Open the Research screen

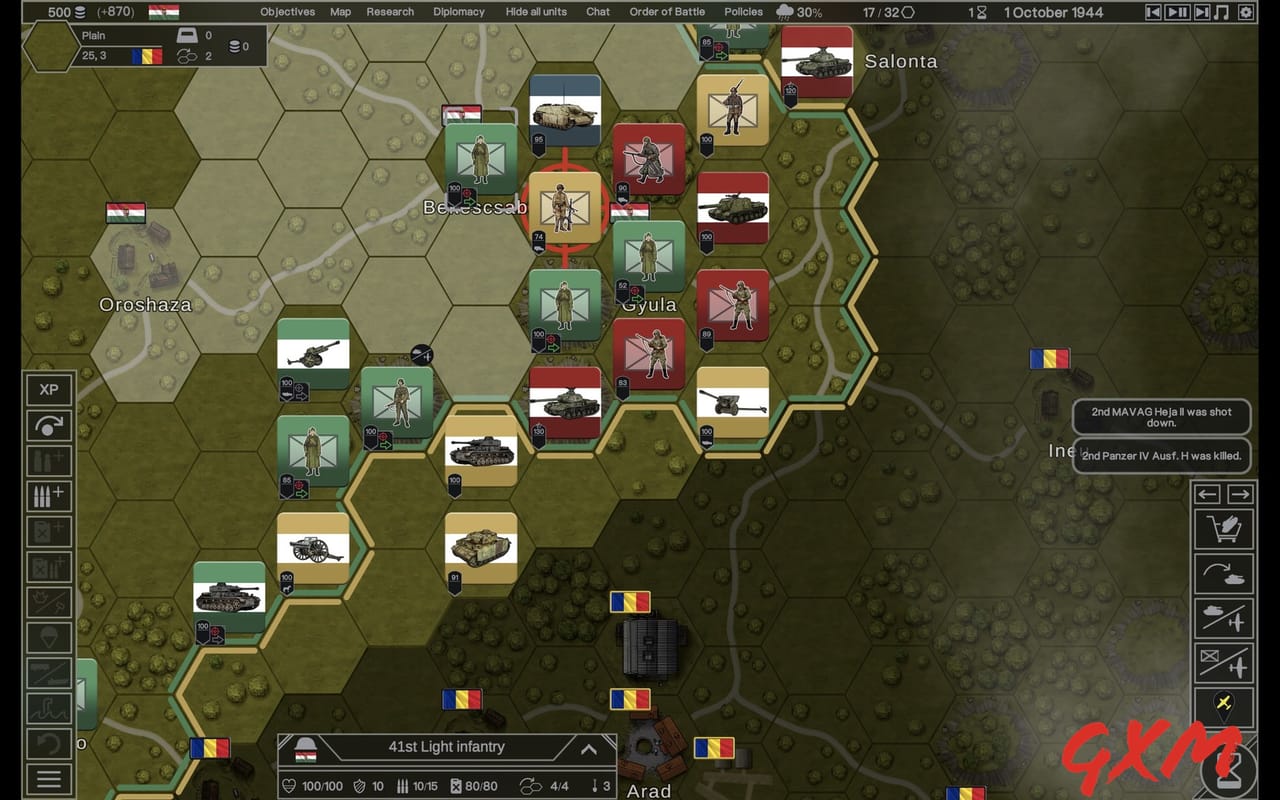[390, 12]
